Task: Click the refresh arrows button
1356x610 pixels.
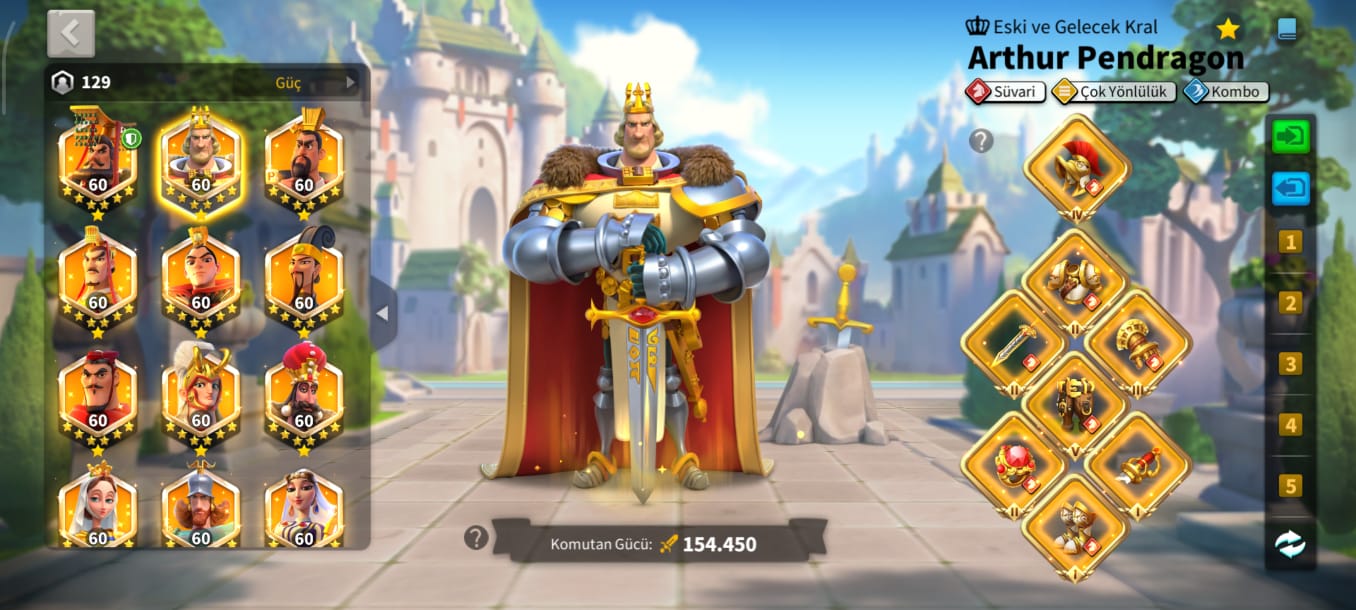Action: pos(1290,544)
